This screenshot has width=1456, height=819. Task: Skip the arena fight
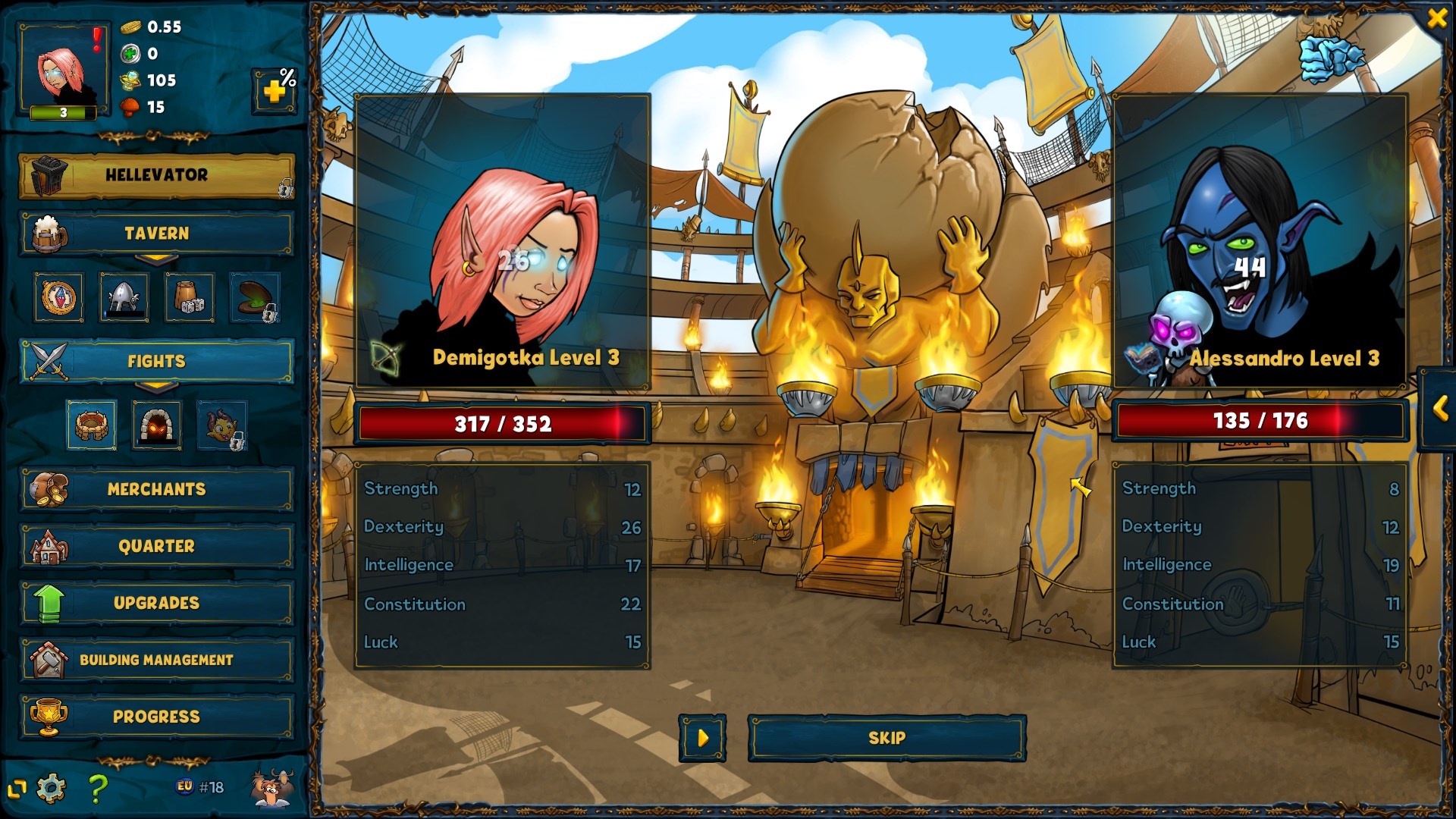886,738
